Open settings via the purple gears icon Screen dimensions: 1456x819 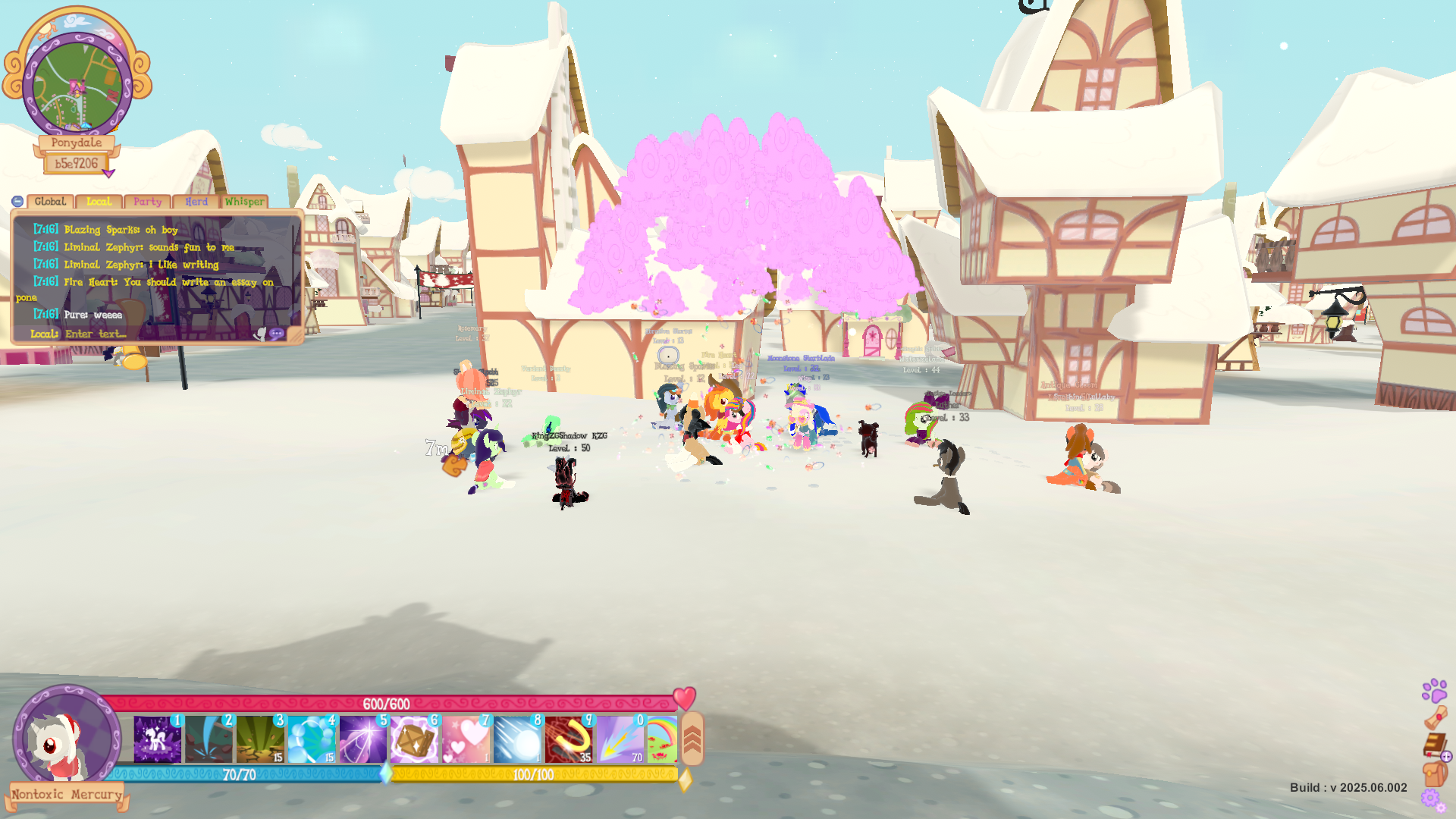(x=1432, y=799)
